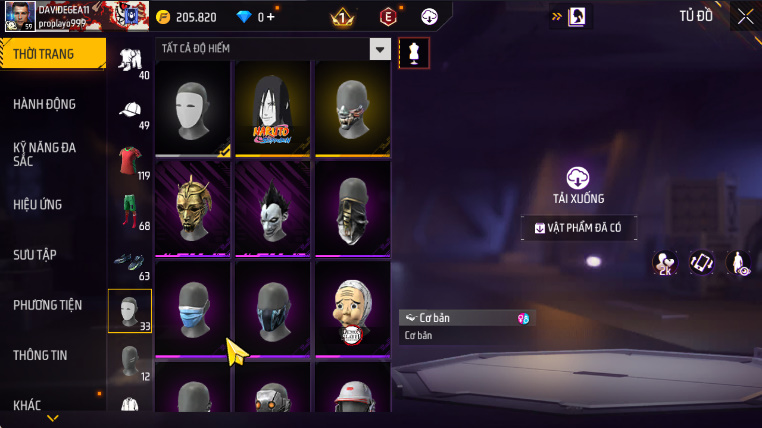Toggle the Vật Phẩm Đã Có filter
The image size is (762, 428).
(x=578, y=228)
